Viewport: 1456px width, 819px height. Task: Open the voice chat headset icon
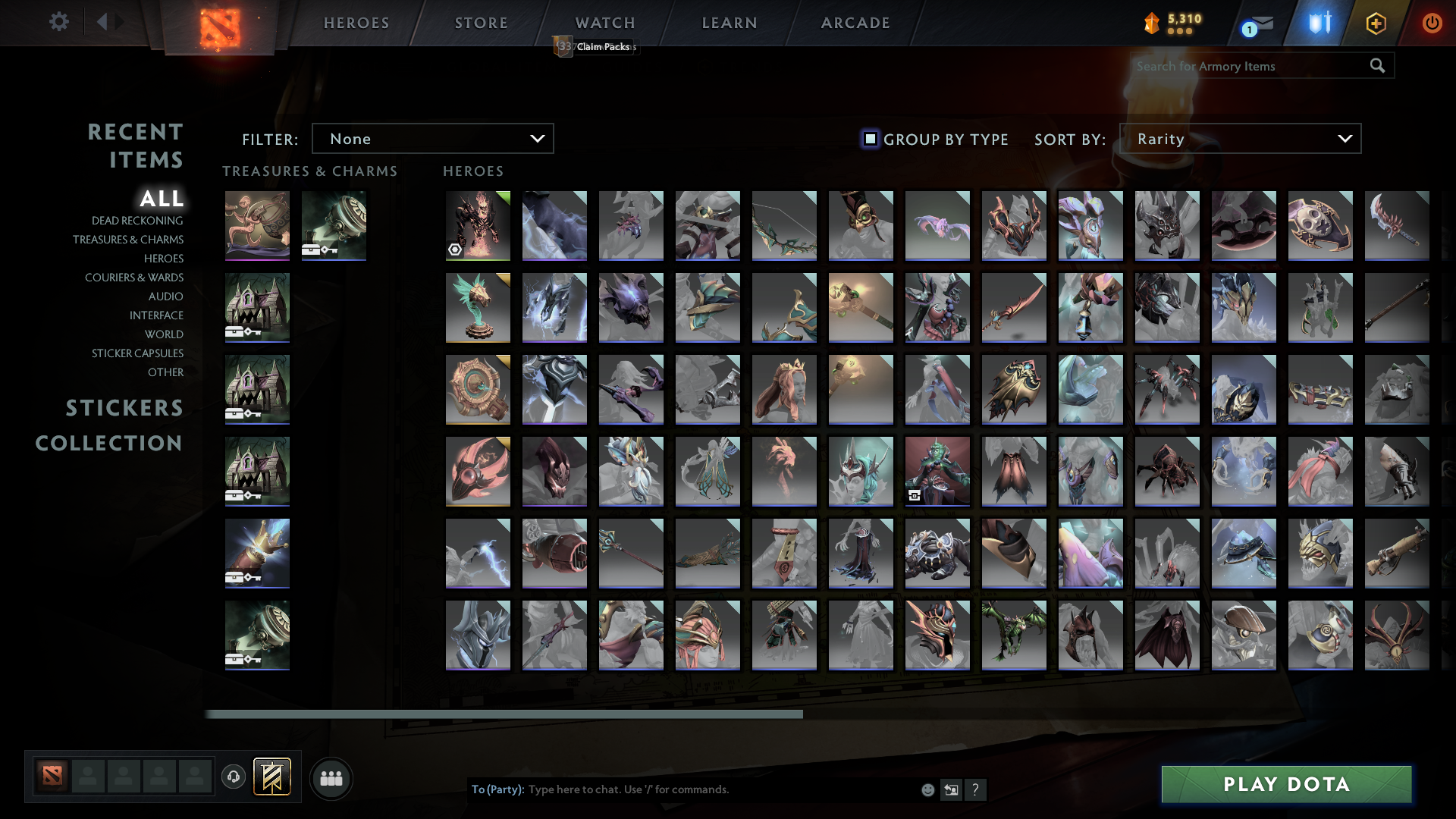click(233, 777)
